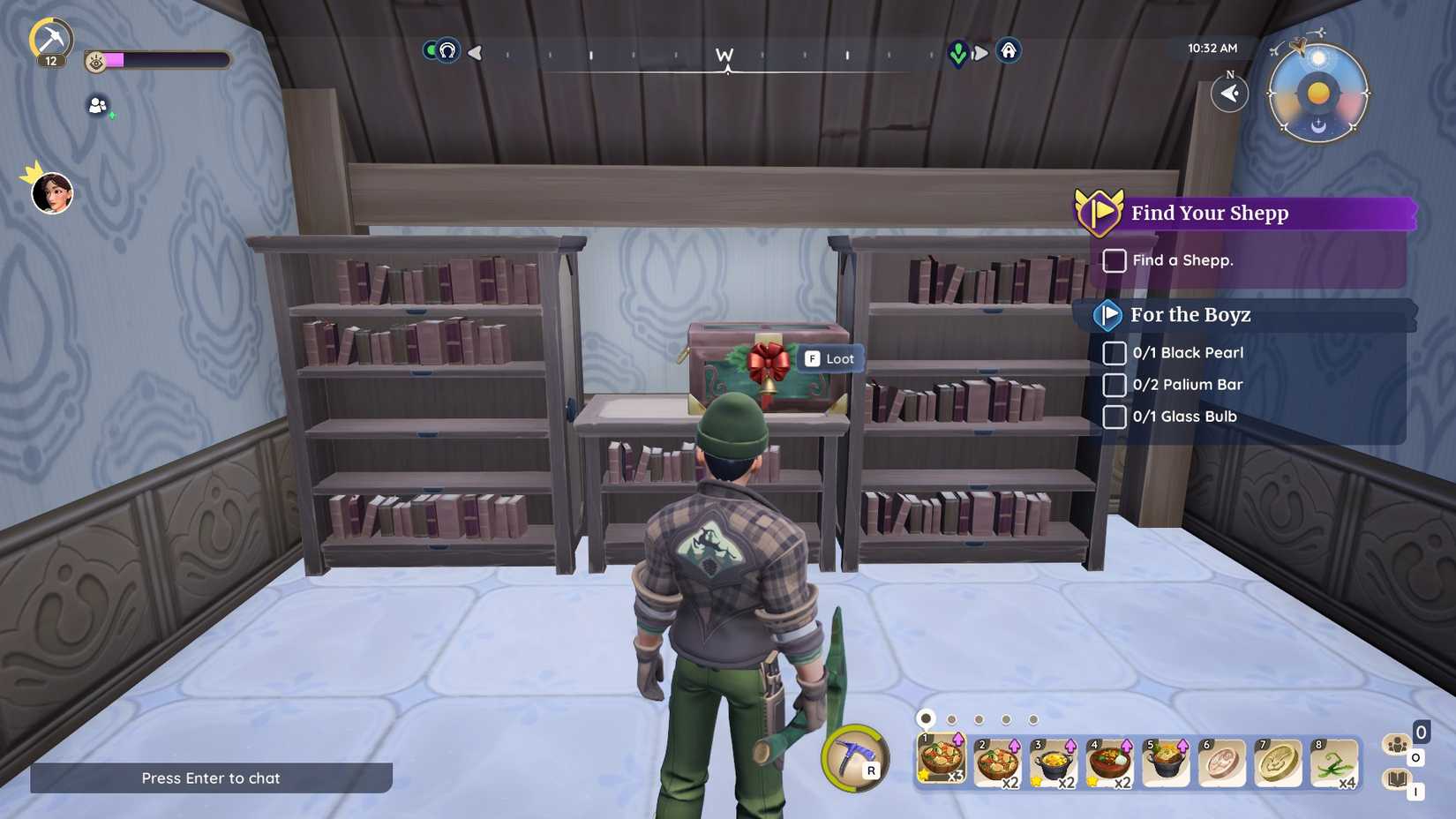Viewport: 1456px width, 819px height.
Task: Collapse the Find Your Shepp quest banner
Action: click(1099, 212)
